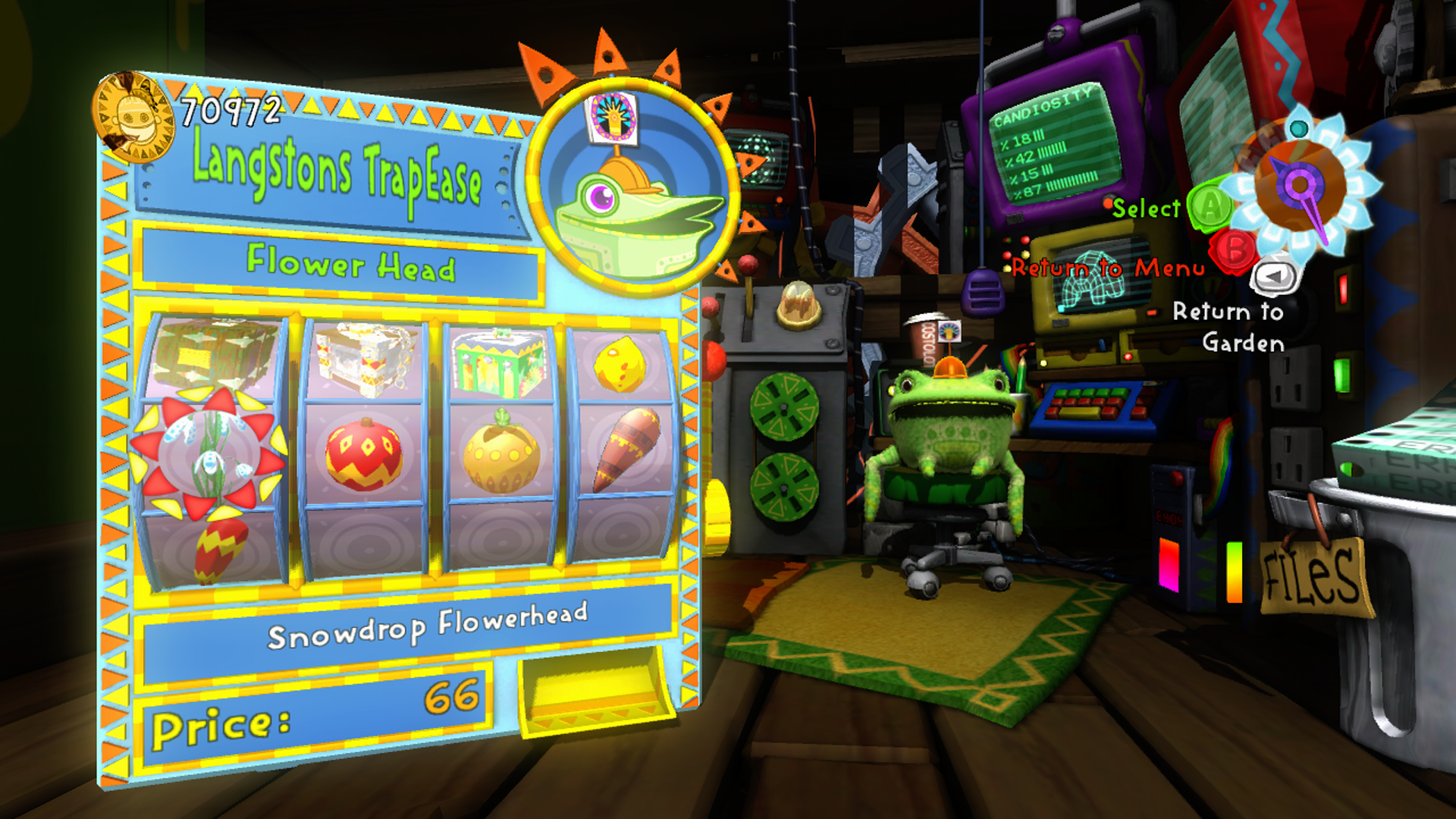The image size is (1456, 819).
Task: Select the green decorated crate
Action: click(x=498, y=362)
